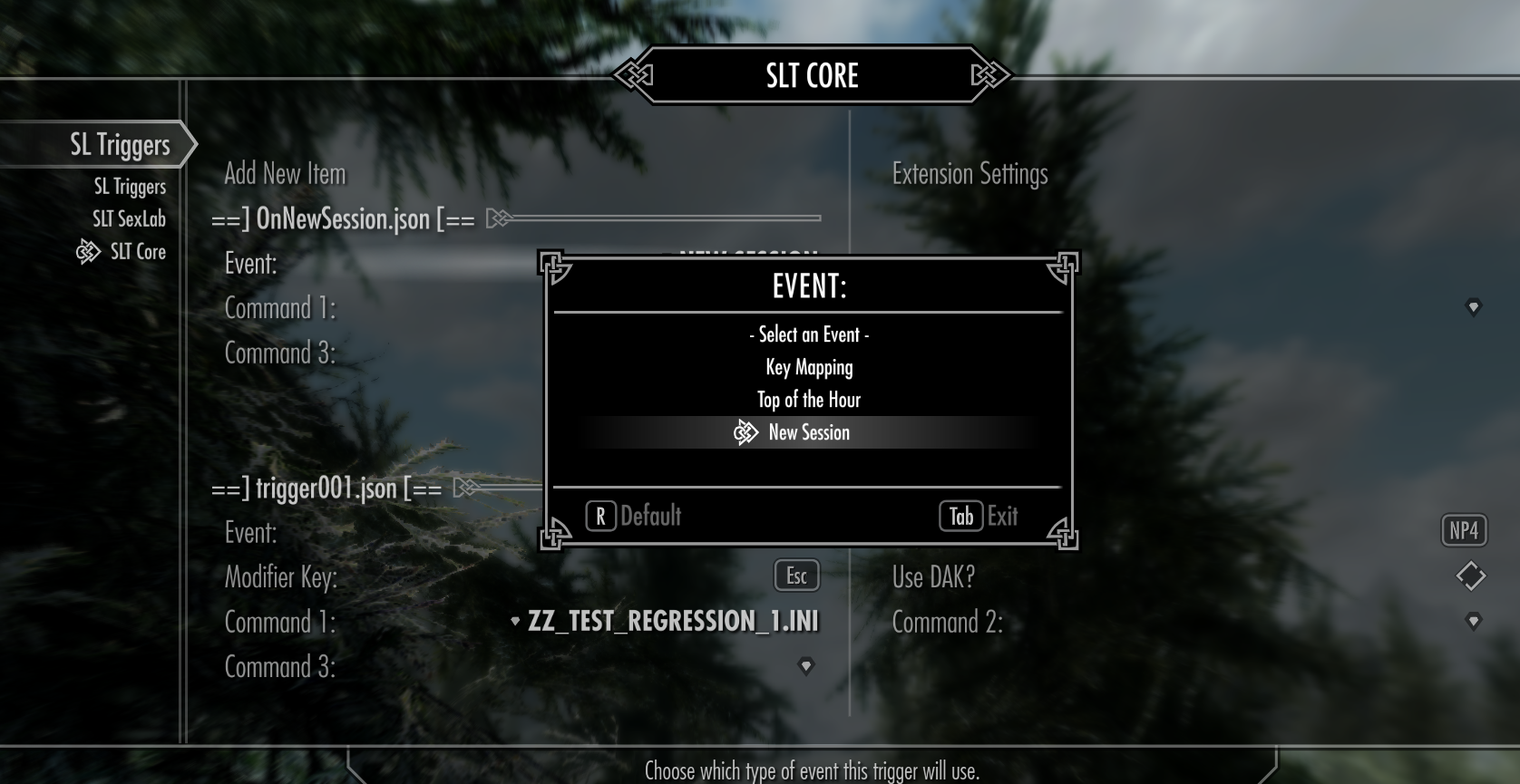Open the Command 2 dropdown
The width and height of the screenshot is (1520, 784).
(1473, 621)
